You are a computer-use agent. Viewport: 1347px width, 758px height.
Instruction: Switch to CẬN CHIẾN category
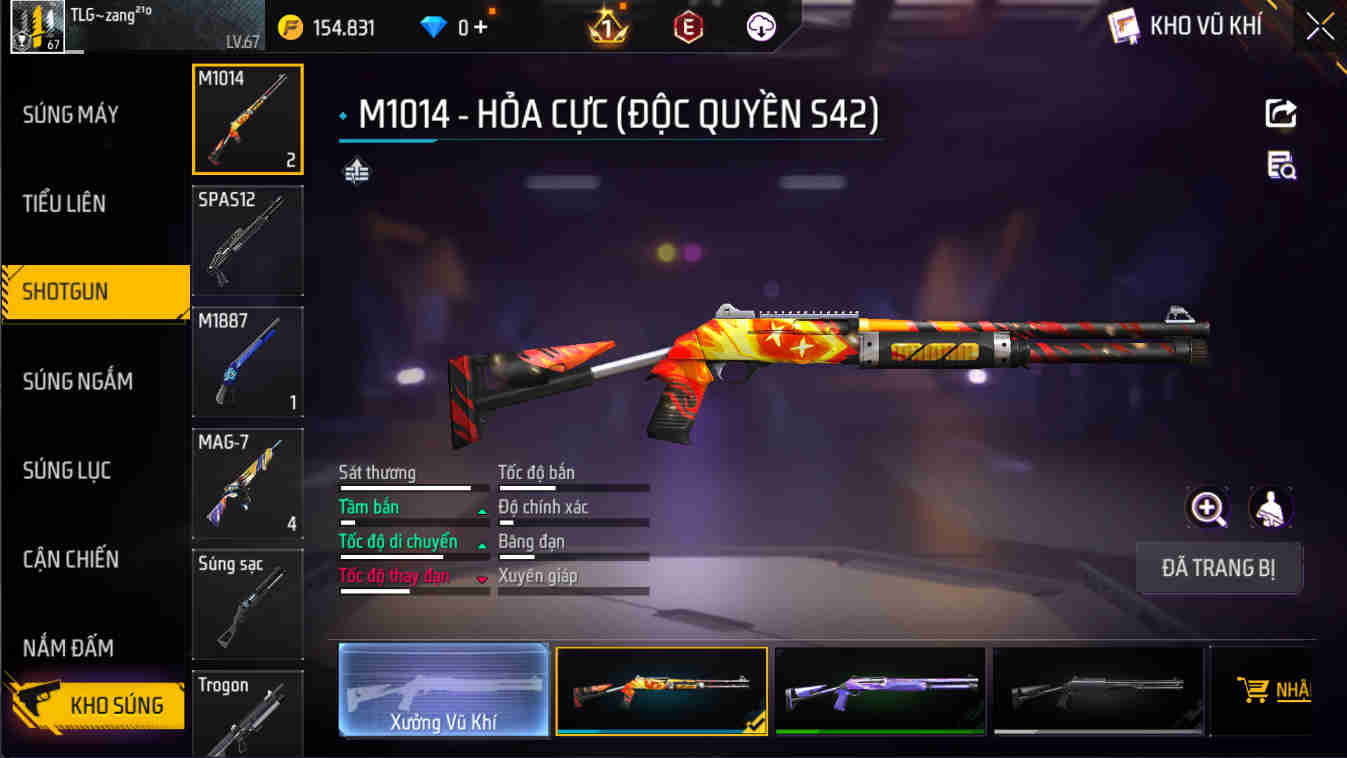[x=71, y=559]
